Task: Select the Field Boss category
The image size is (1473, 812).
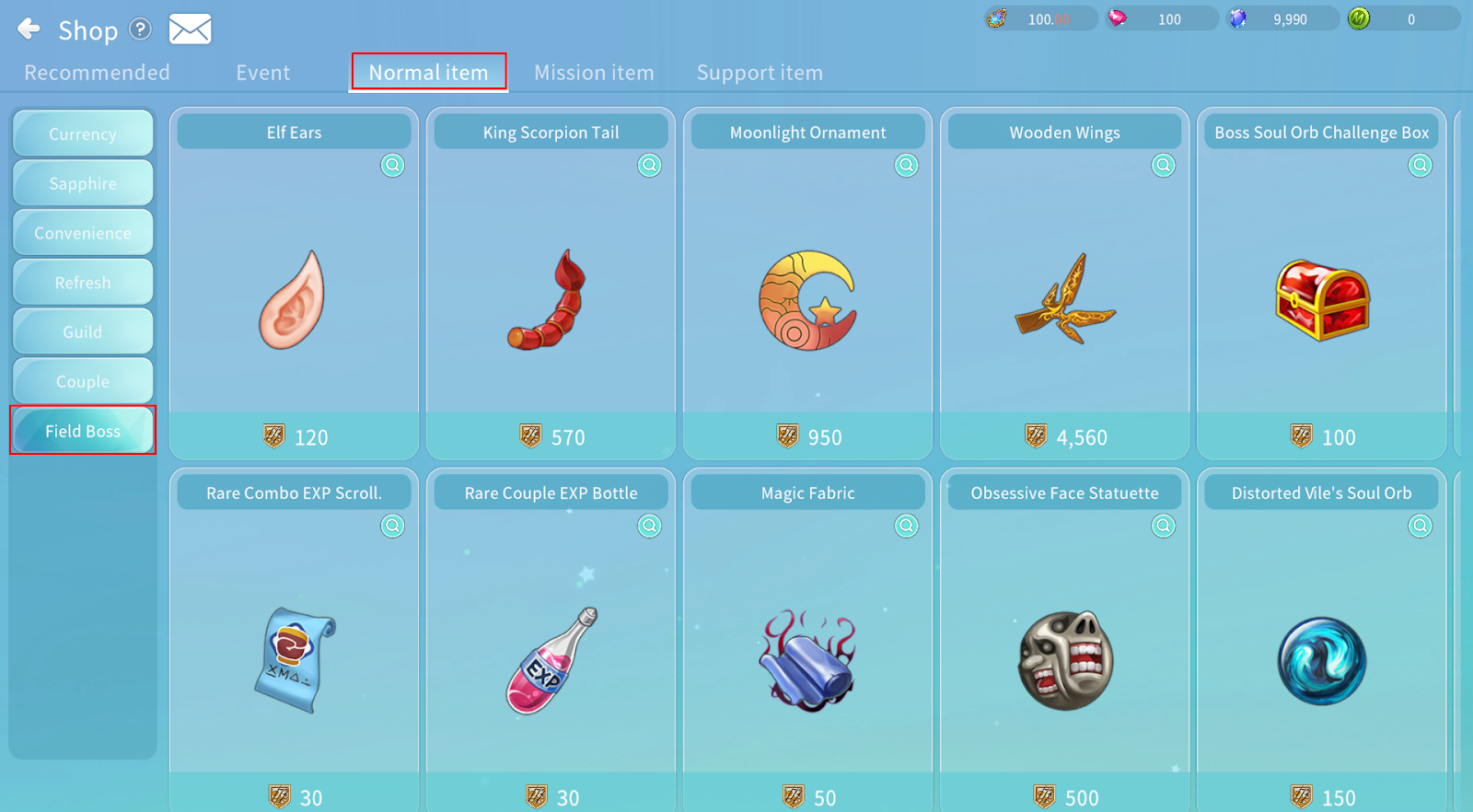Action: 83,430
